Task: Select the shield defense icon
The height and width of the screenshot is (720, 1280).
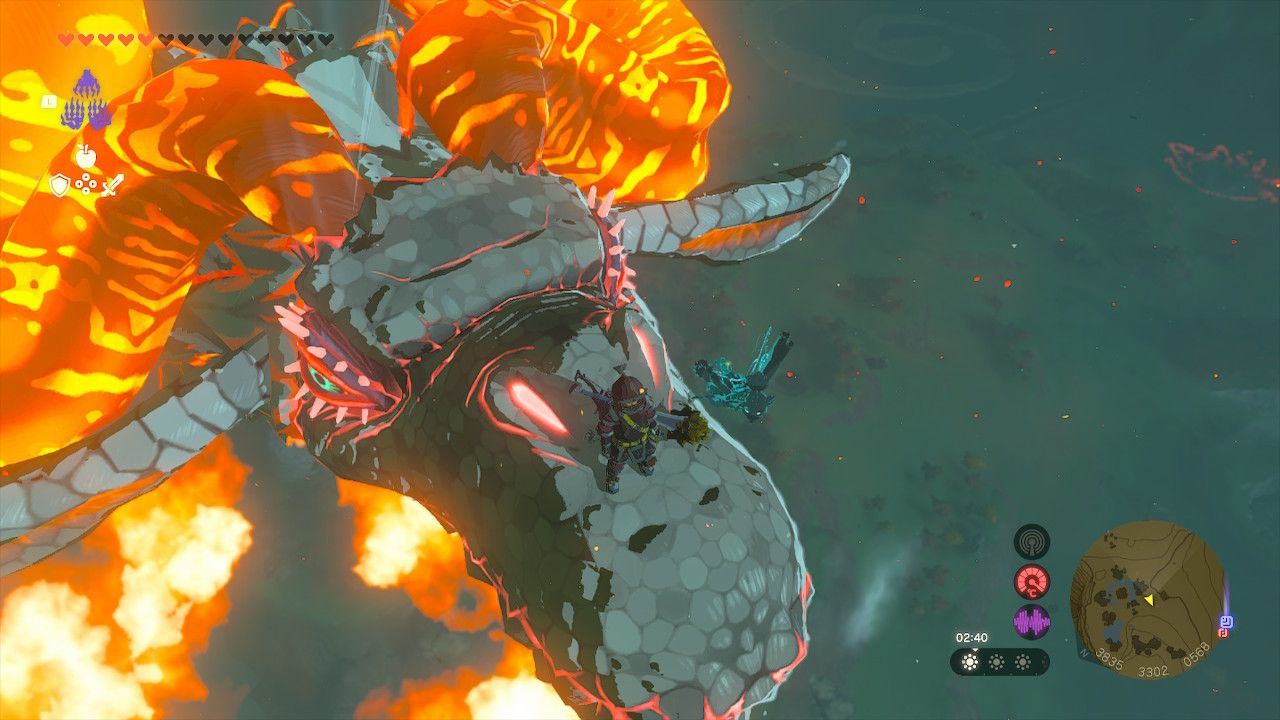Action: point(60,184)
